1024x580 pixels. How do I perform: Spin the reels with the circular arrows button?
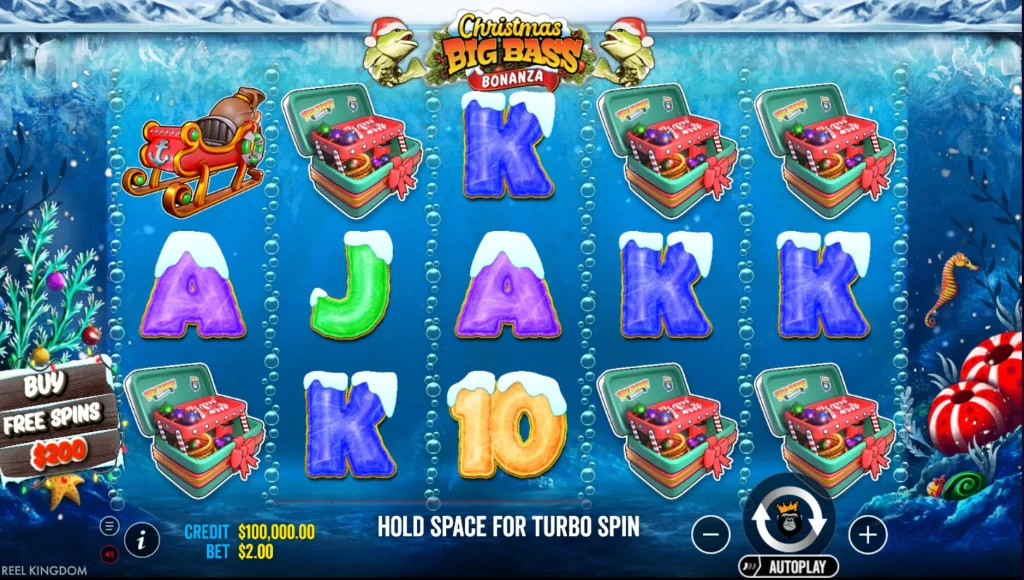point(789,519)
